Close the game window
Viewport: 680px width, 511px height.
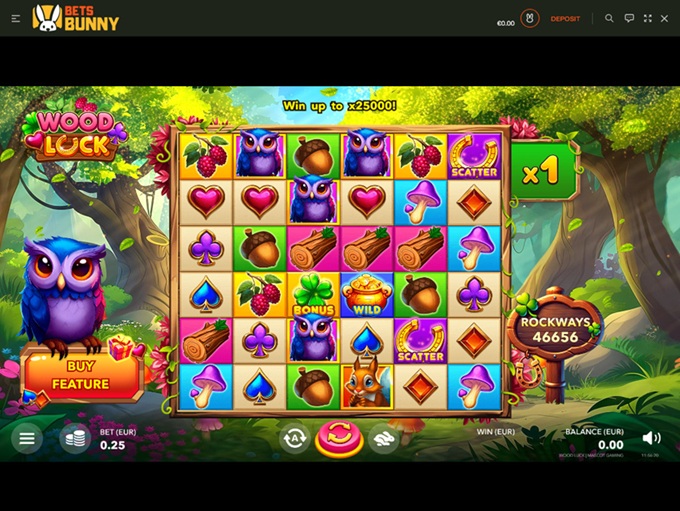[x=665, y=18]
